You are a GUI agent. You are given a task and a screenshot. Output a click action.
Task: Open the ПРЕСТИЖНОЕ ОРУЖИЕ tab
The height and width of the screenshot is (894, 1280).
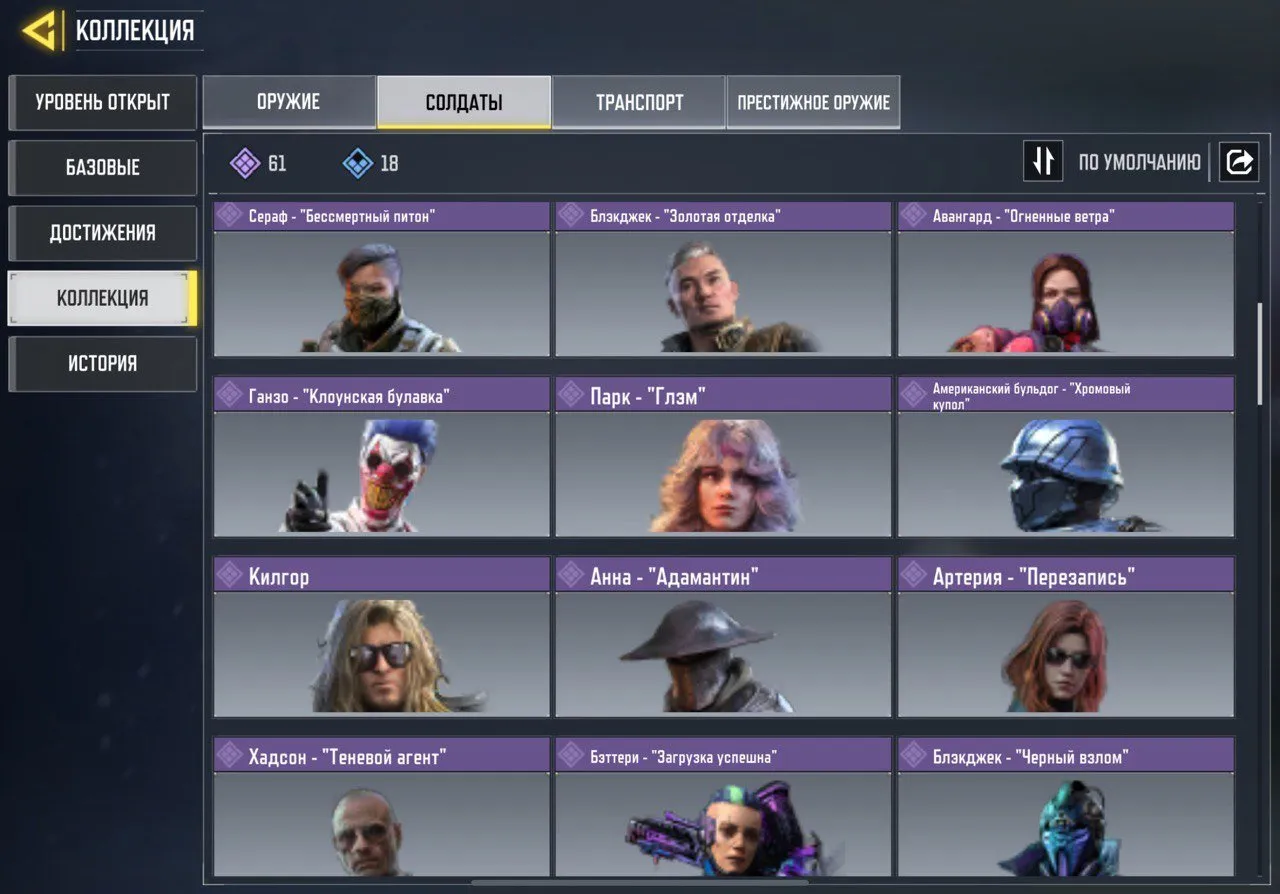pyautogui.click(x=812, y=101)
